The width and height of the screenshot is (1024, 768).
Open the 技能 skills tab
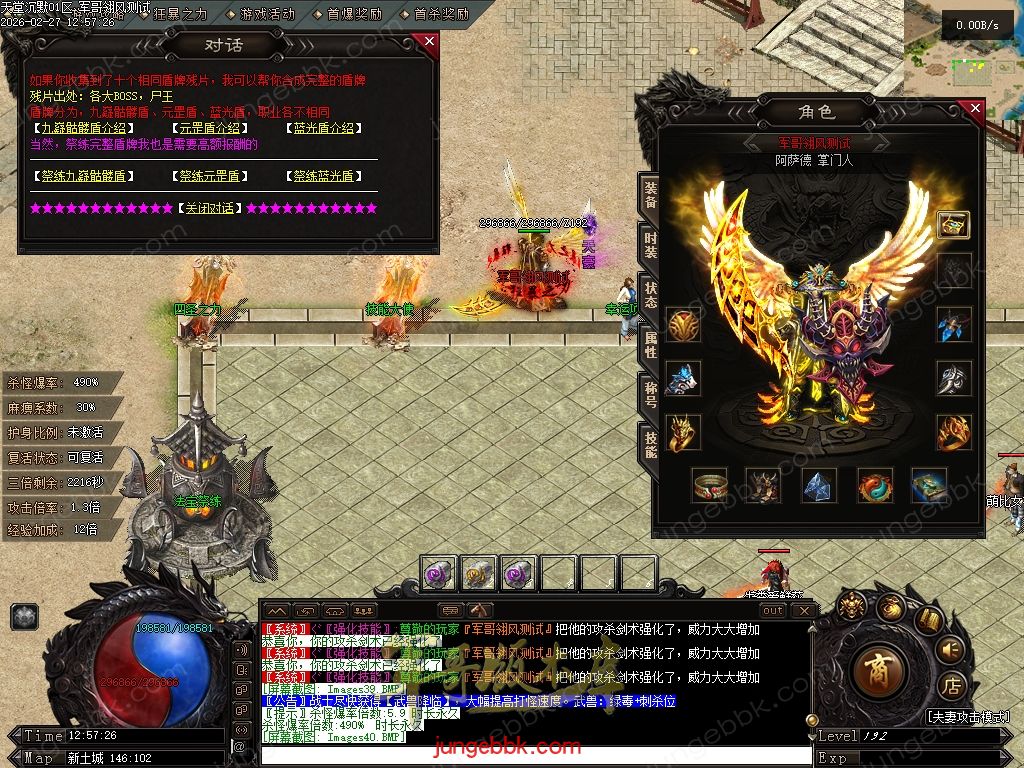click(x=650, y=445)
